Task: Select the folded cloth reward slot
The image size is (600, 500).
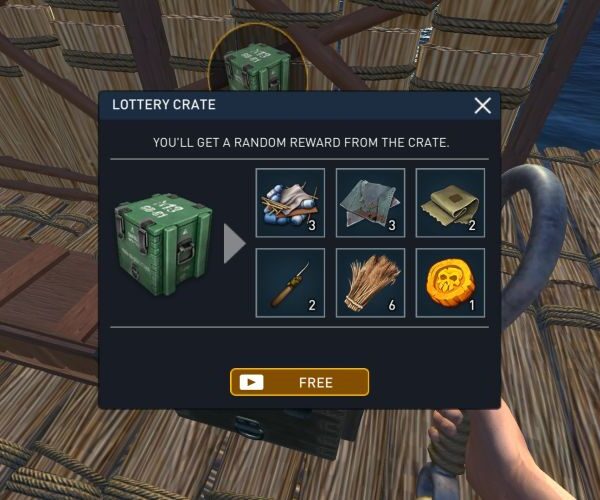Action: (450, 203)
